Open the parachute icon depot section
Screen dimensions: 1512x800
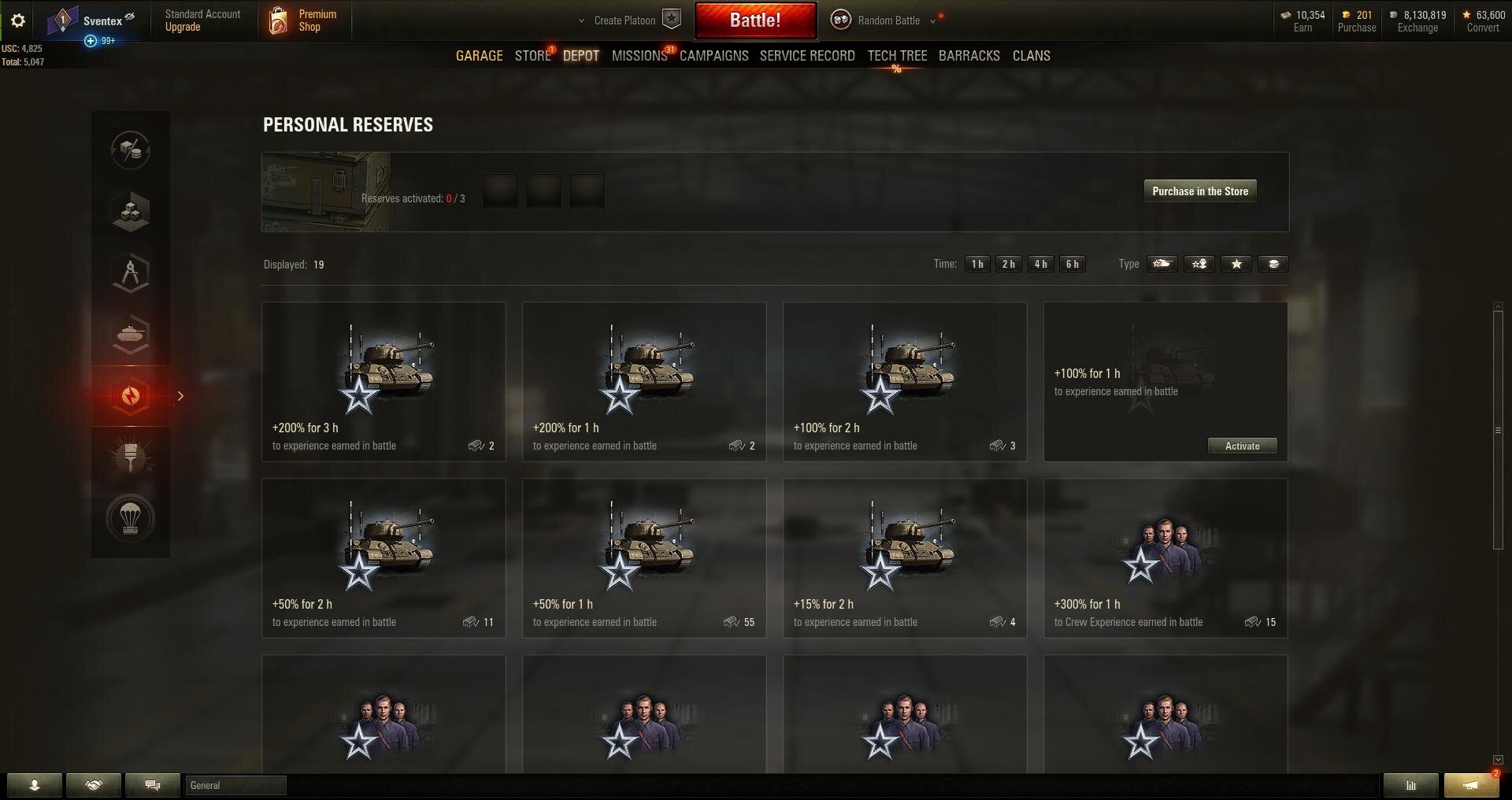131,518
